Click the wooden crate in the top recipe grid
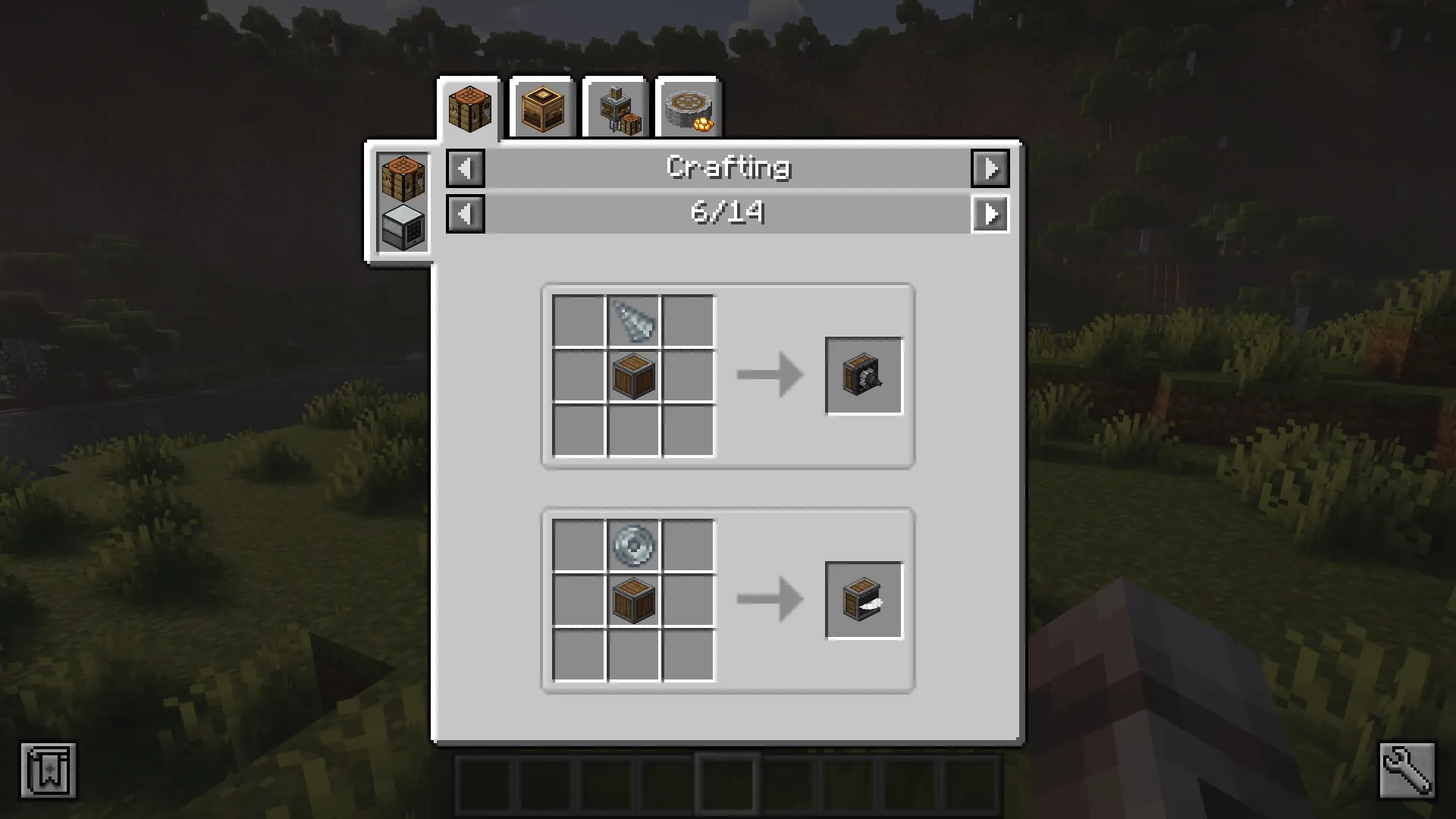 [x=633, y=373]
